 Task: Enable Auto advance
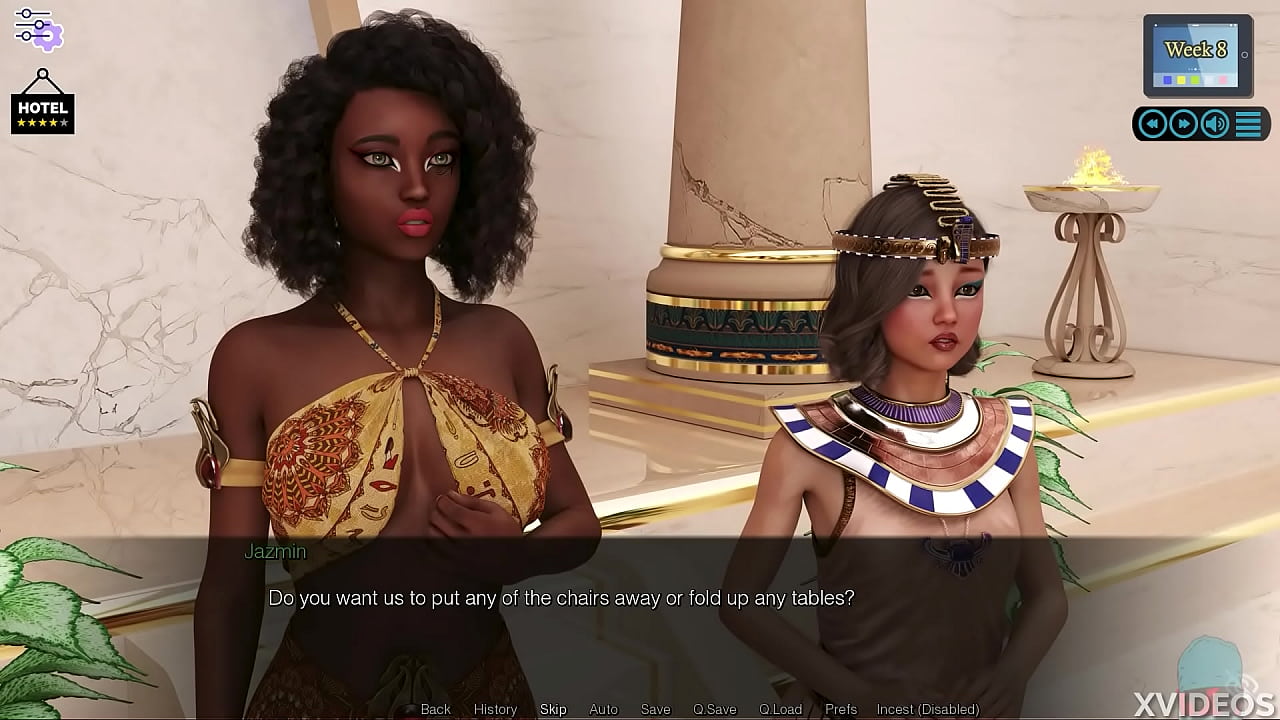[x=603, y=709]
